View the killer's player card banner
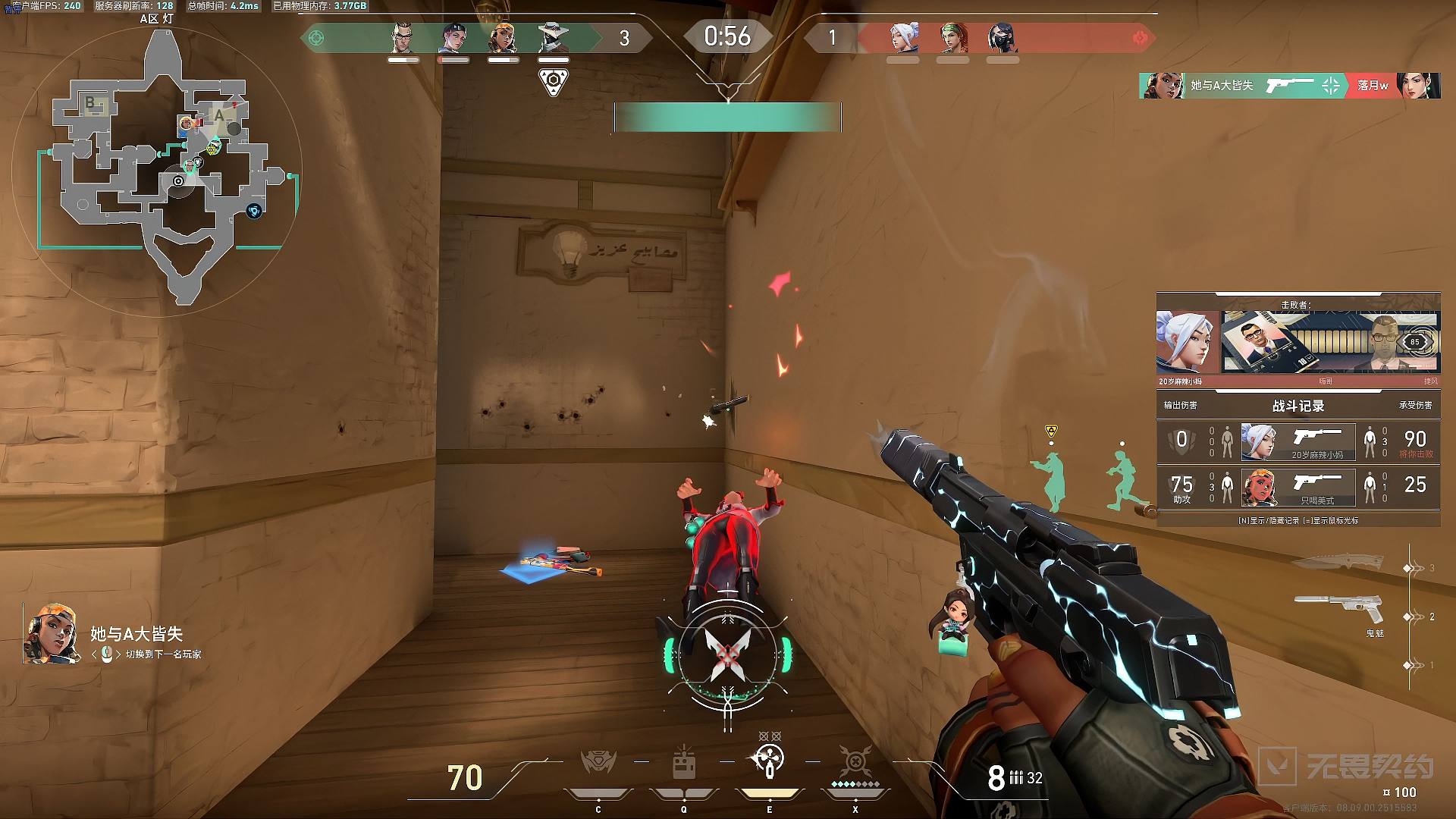Viewport: 1456px width, 819px height. (1330, 342)
